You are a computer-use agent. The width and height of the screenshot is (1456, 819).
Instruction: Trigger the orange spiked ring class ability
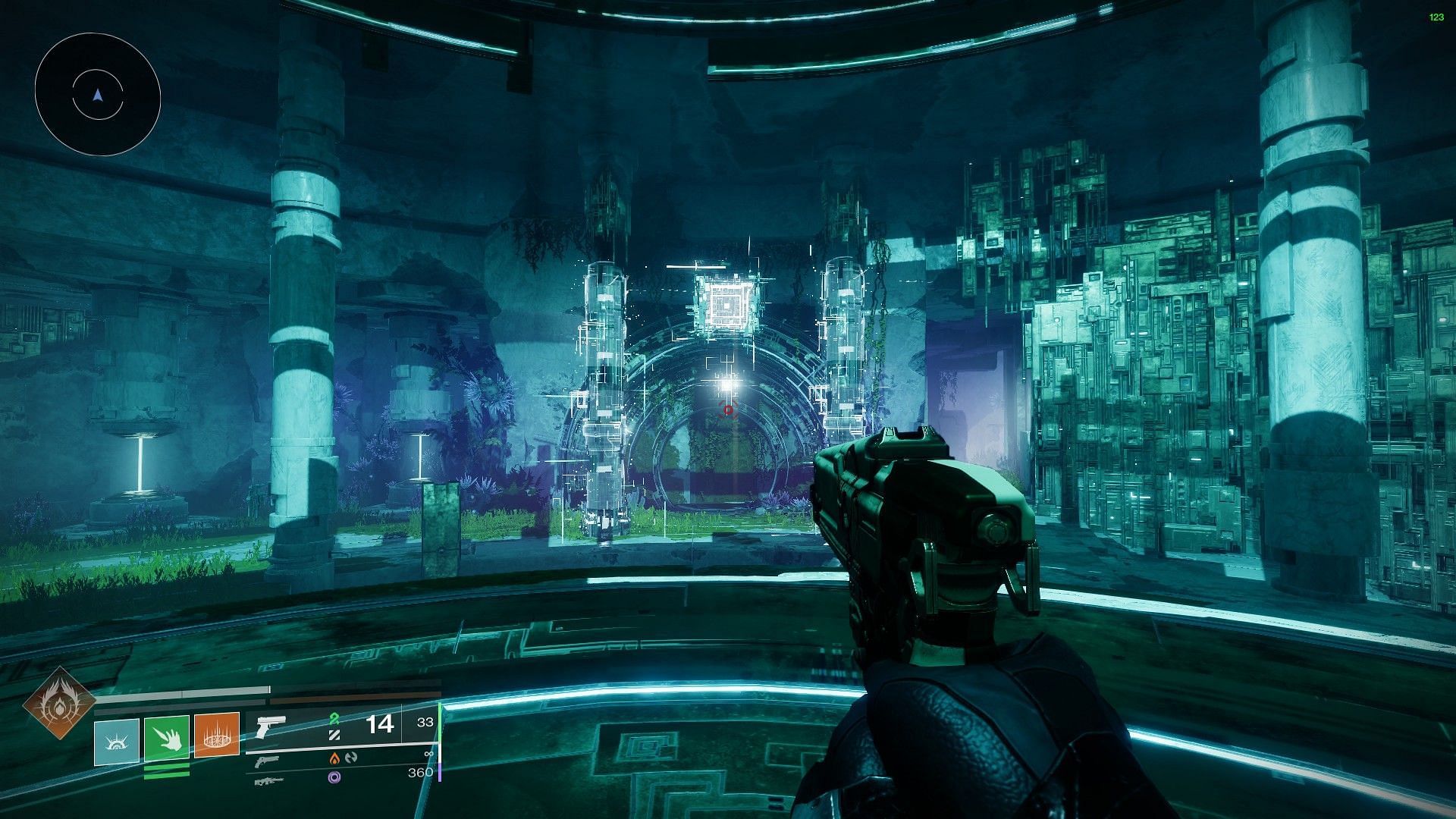(217, 735)
